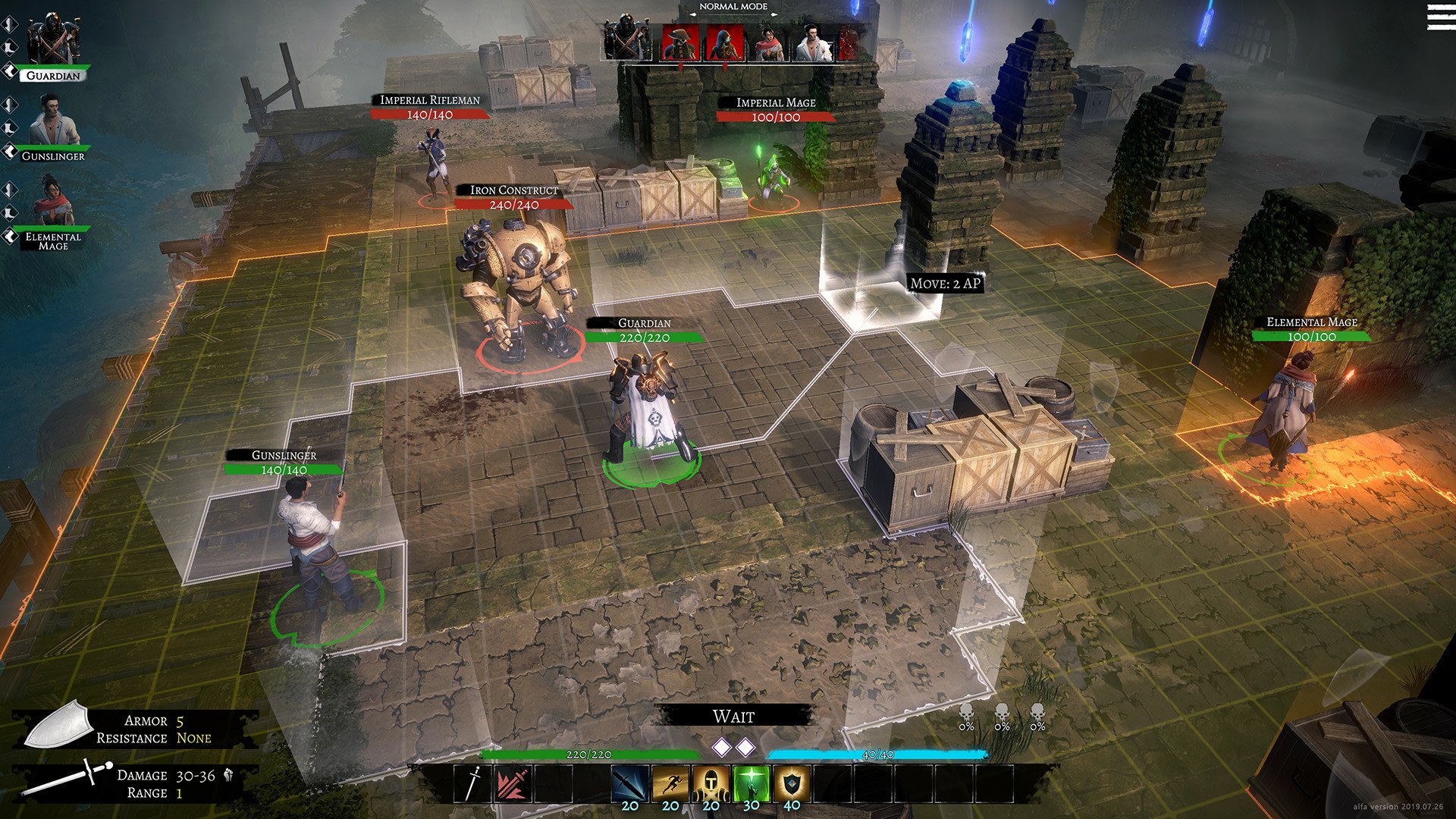Toggle Gunslinger's boot equipment slot icon

click(8, 128)
